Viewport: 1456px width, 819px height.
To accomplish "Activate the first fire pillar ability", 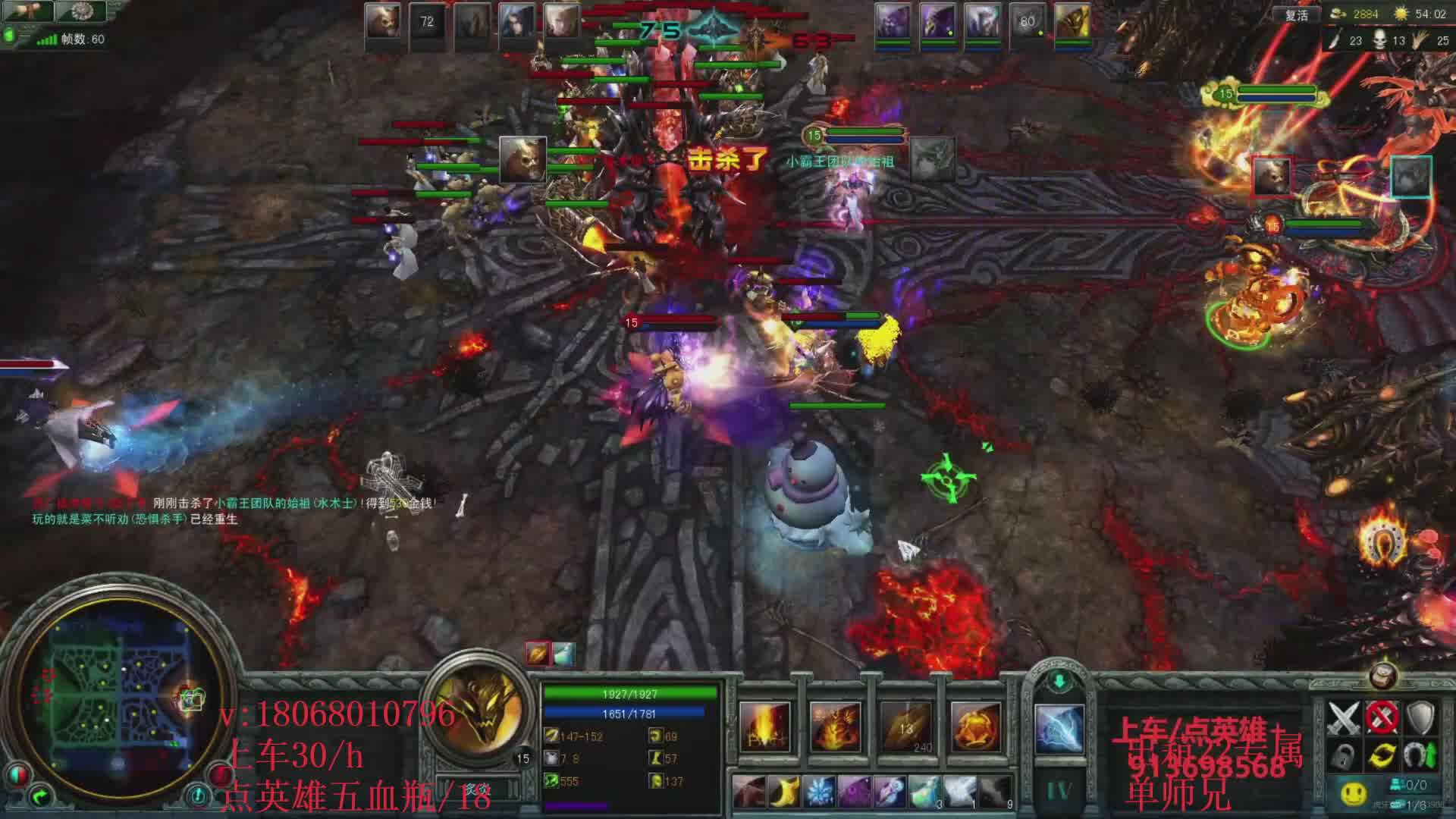I will (765, 726).
